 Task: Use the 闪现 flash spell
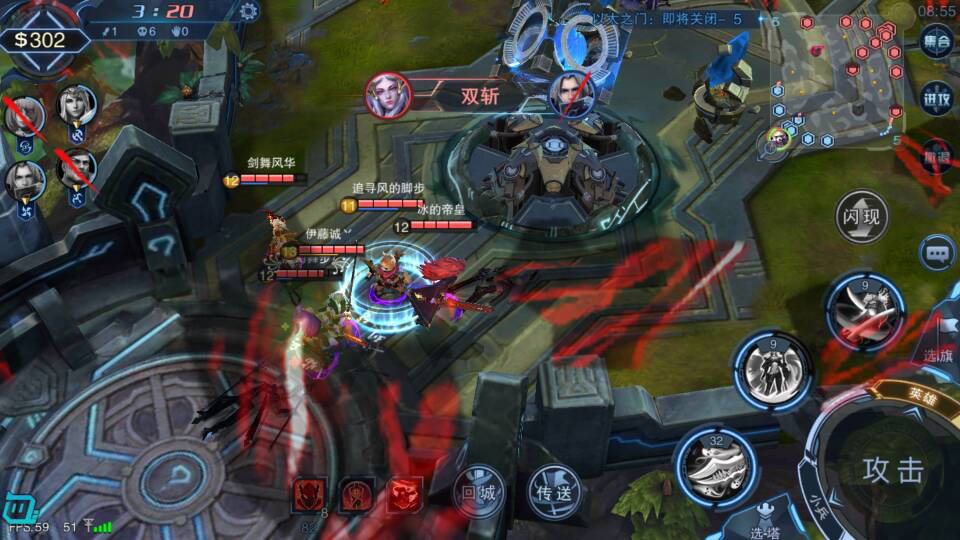(x=862, y=217)
